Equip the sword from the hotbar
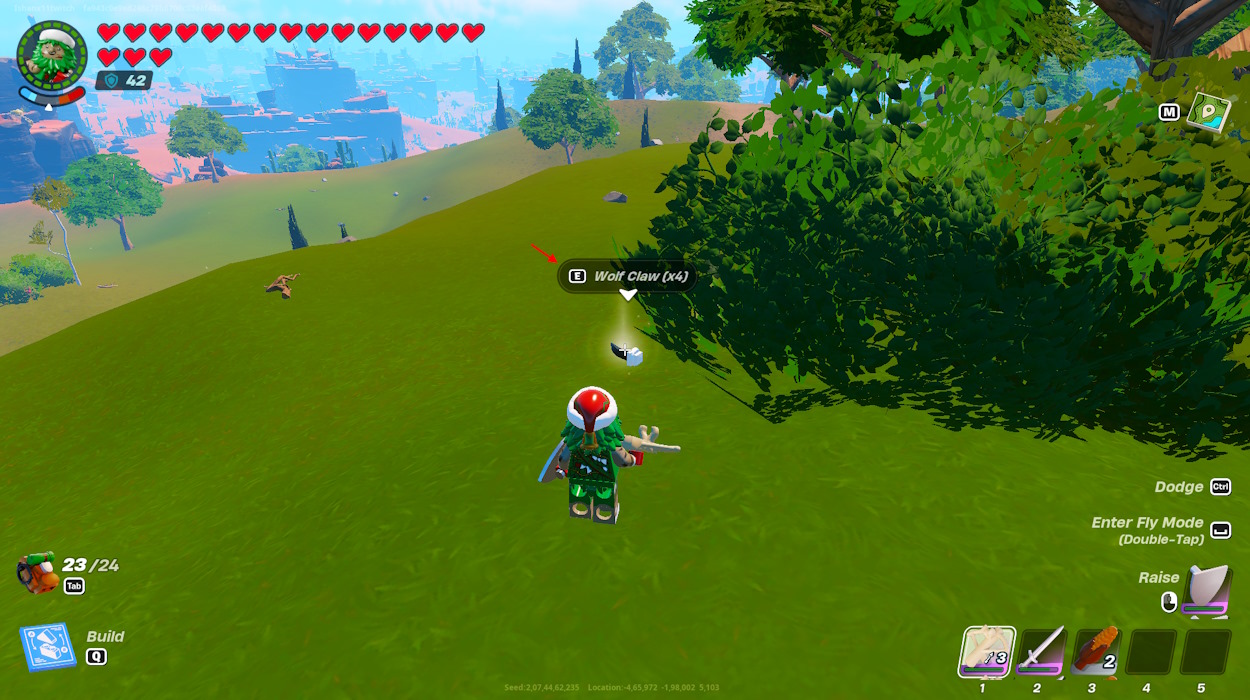Image resolution: width=1250 pixels, height=700 pixels. (1042, 652)
